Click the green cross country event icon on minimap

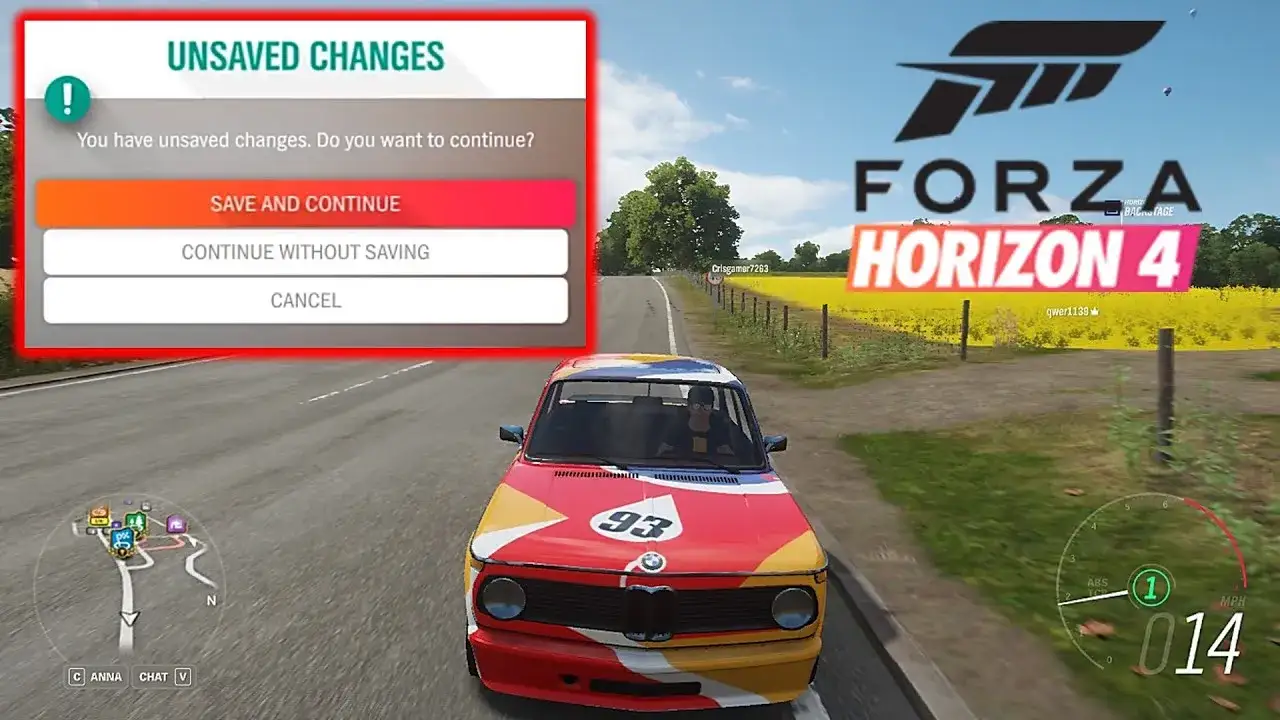pos(136,521)
